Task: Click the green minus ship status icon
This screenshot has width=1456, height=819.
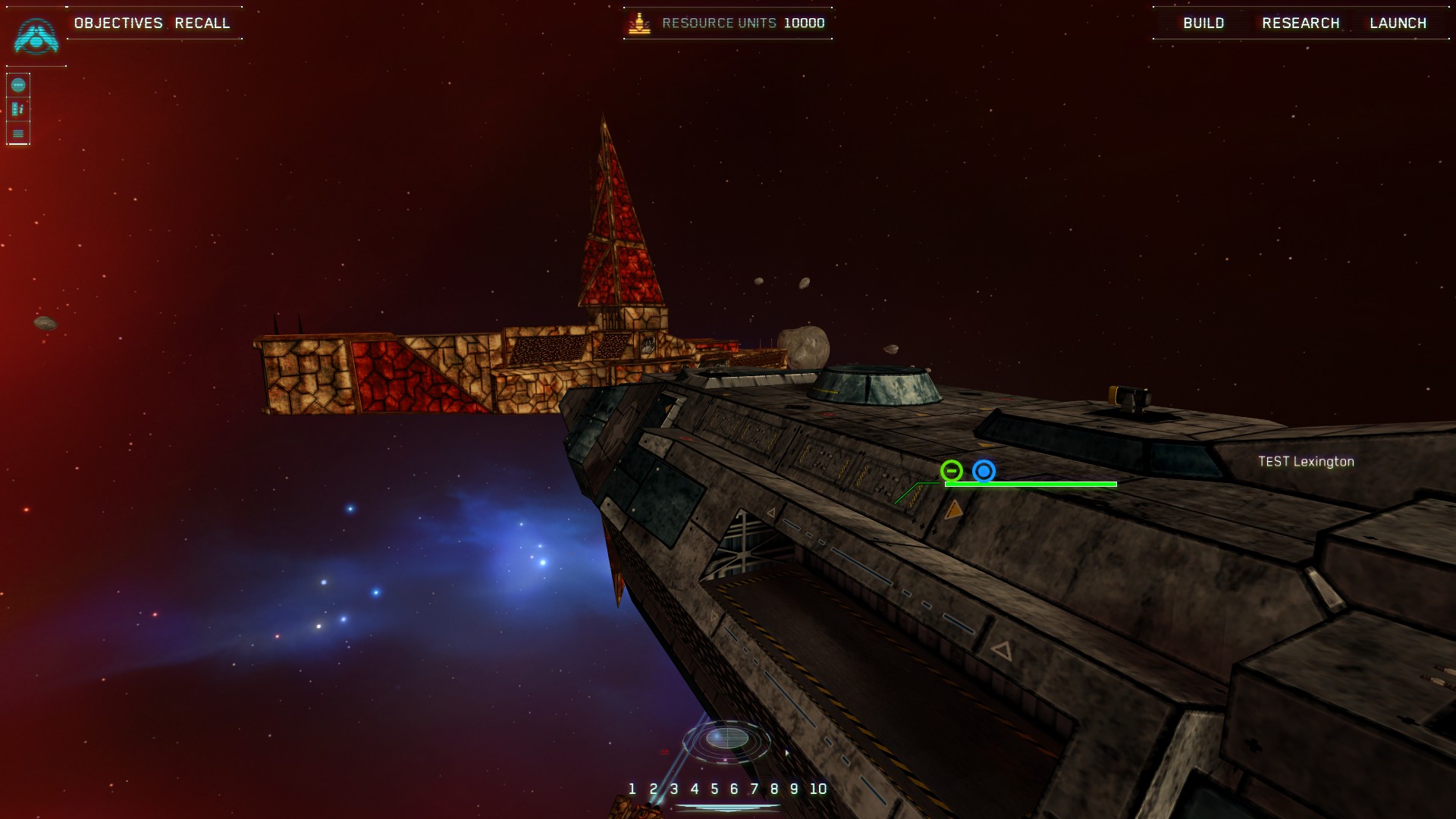Action: [952, 471]
